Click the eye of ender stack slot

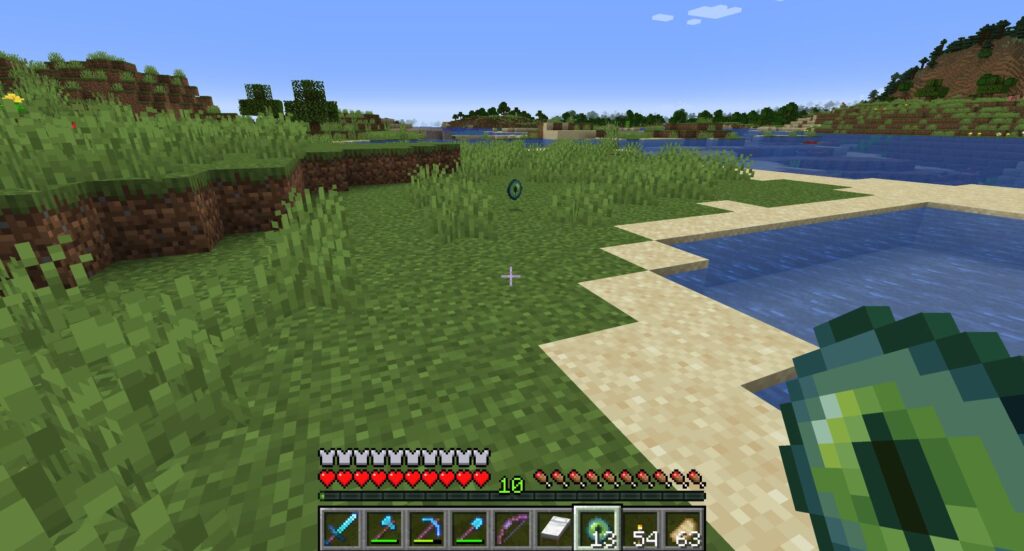(598, 527)
